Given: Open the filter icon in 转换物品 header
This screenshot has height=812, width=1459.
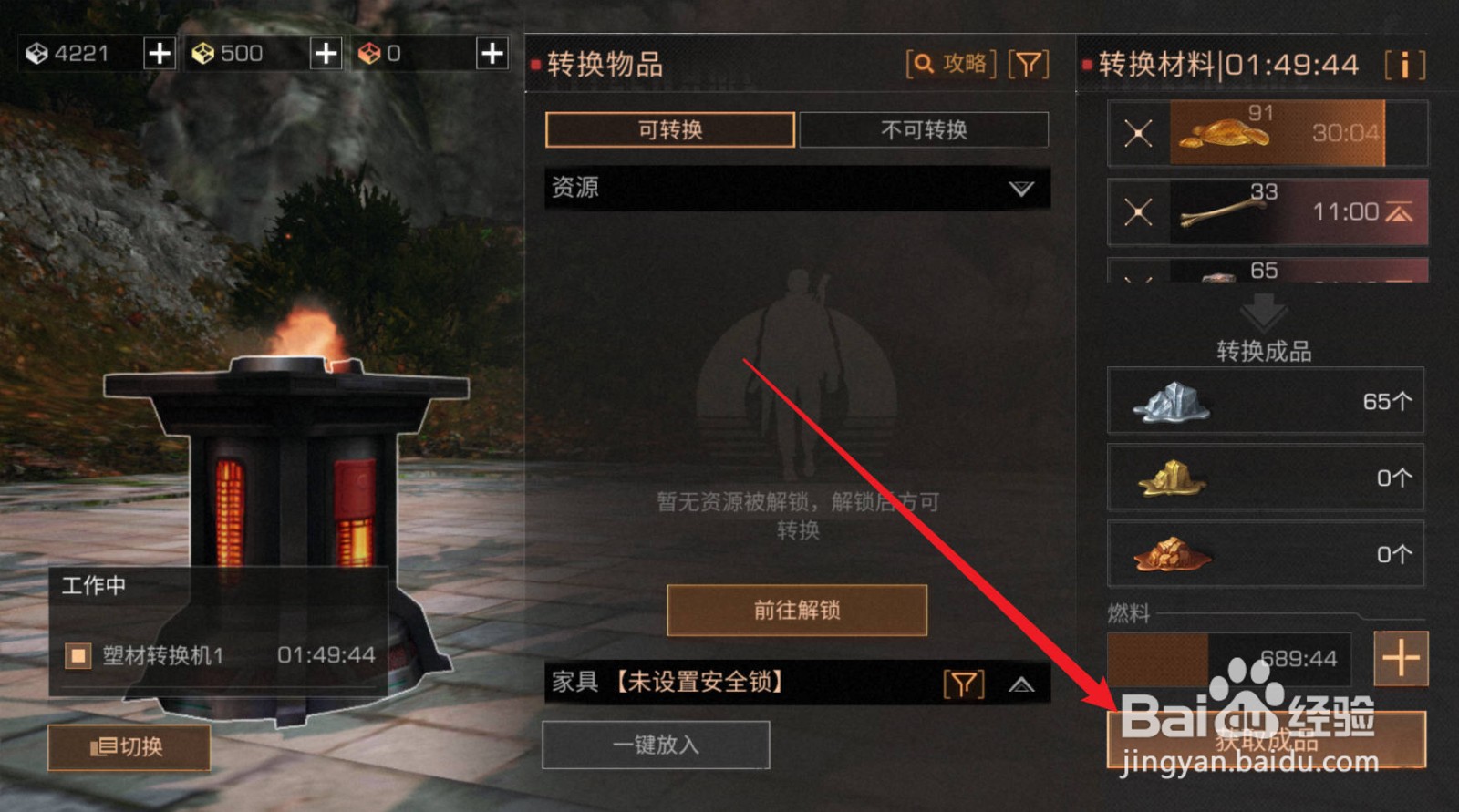Looking at the screenshot, I should point(1029,64).
